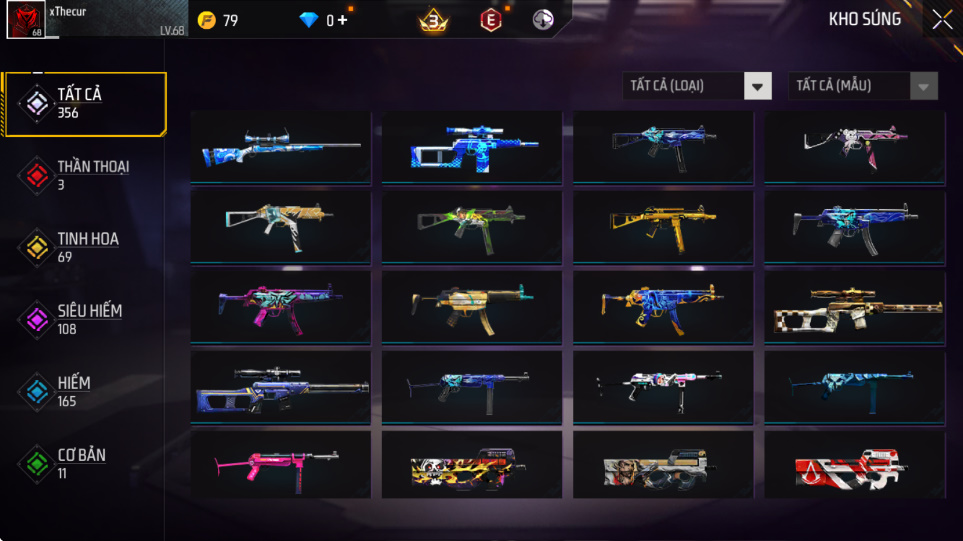The width and height of the screenshot is (963, 541).
Task: Open the Tất Cả (Mẫu) dropdown
Action: pyautogui.click(x=863, y=86)
